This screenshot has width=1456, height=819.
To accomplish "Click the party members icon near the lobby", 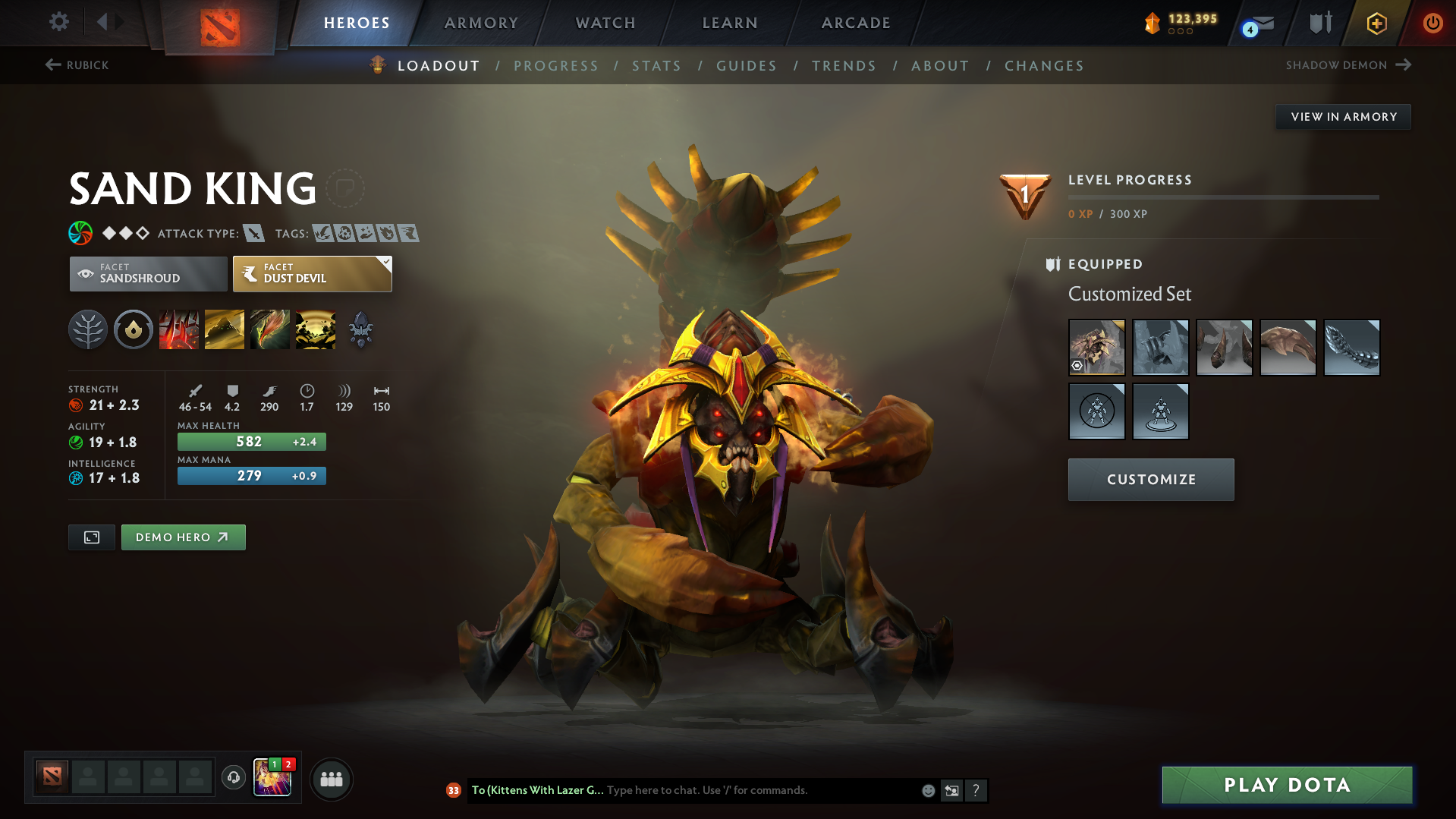I will [x=332, y=779].
